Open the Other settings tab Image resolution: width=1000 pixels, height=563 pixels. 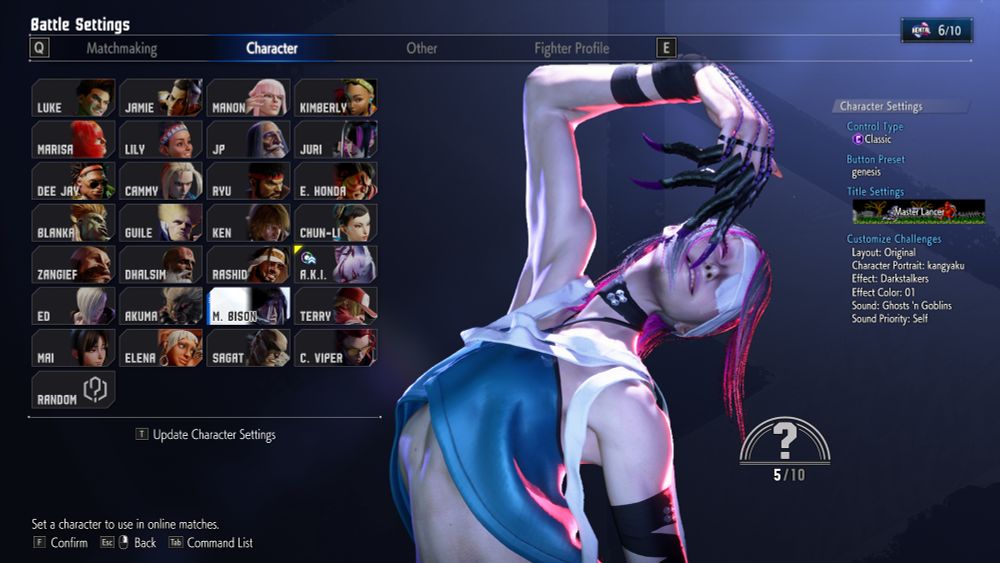421,48
